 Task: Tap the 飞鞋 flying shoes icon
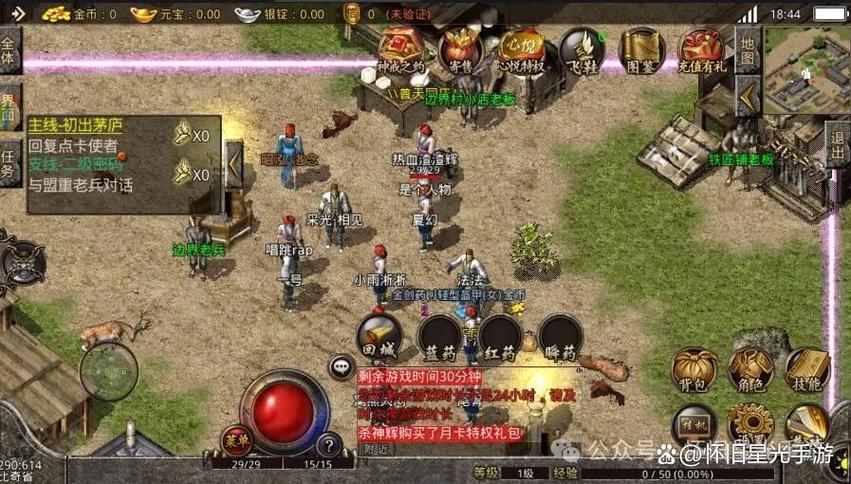point(581,49)
